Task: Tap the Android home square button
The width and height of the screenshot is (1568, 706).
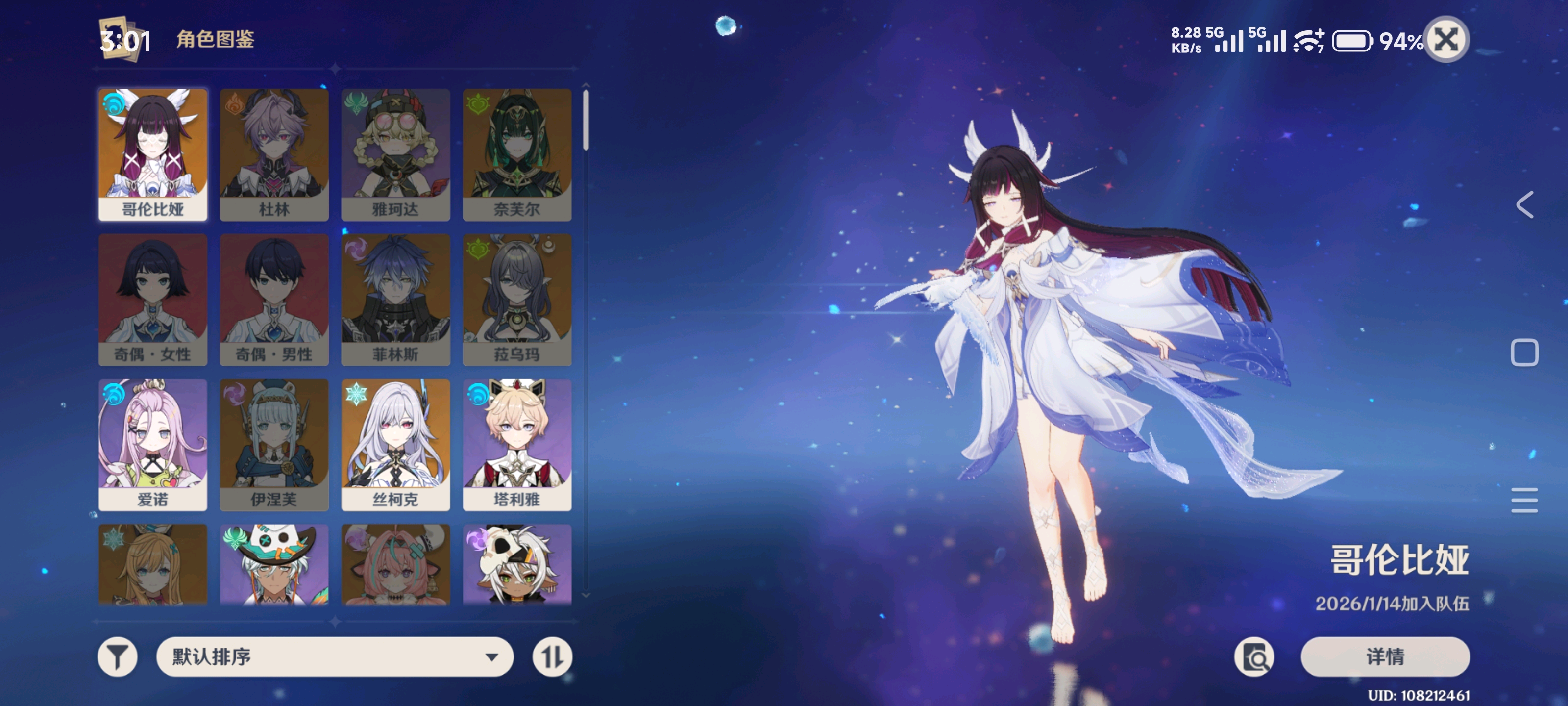Action: [x=1524, y=353]
